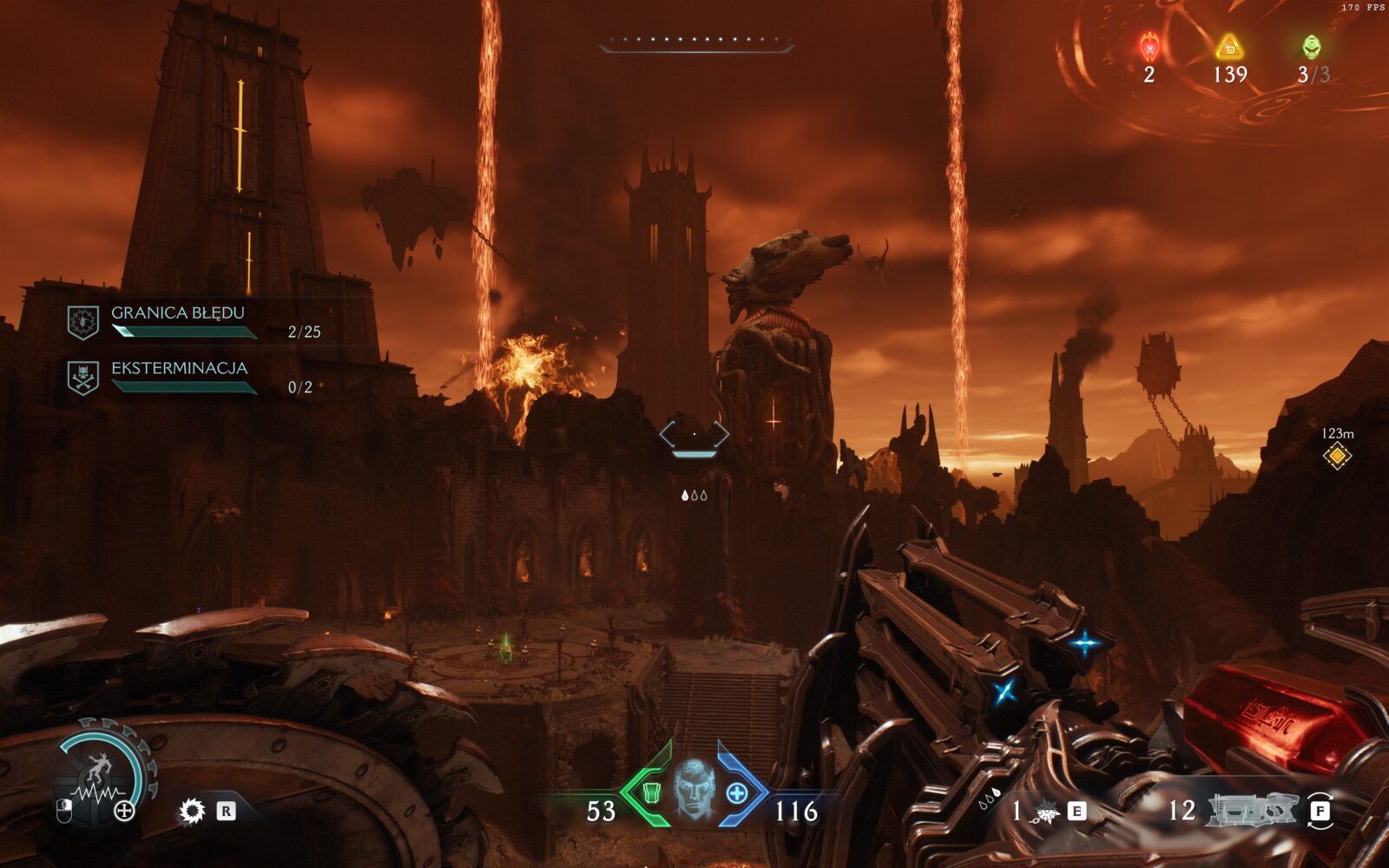Viewport: 1389px width, 868px height.
Task: Select the Granica Błędu challenge tracker
Action: point(178,321)
